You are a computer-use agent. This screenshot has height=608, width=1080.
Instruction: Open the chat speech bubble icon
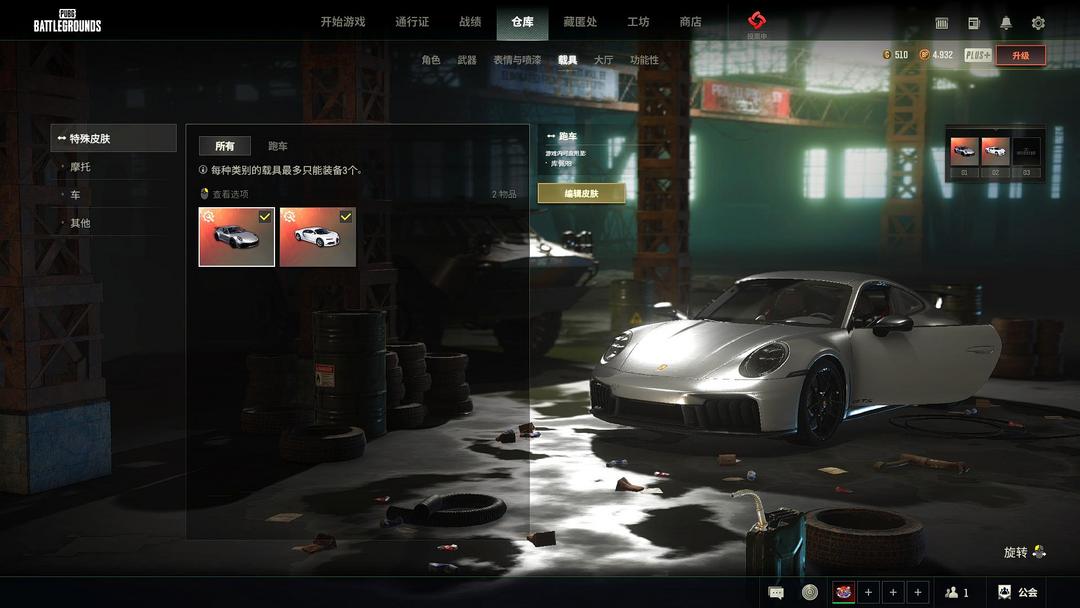[776, 592]
